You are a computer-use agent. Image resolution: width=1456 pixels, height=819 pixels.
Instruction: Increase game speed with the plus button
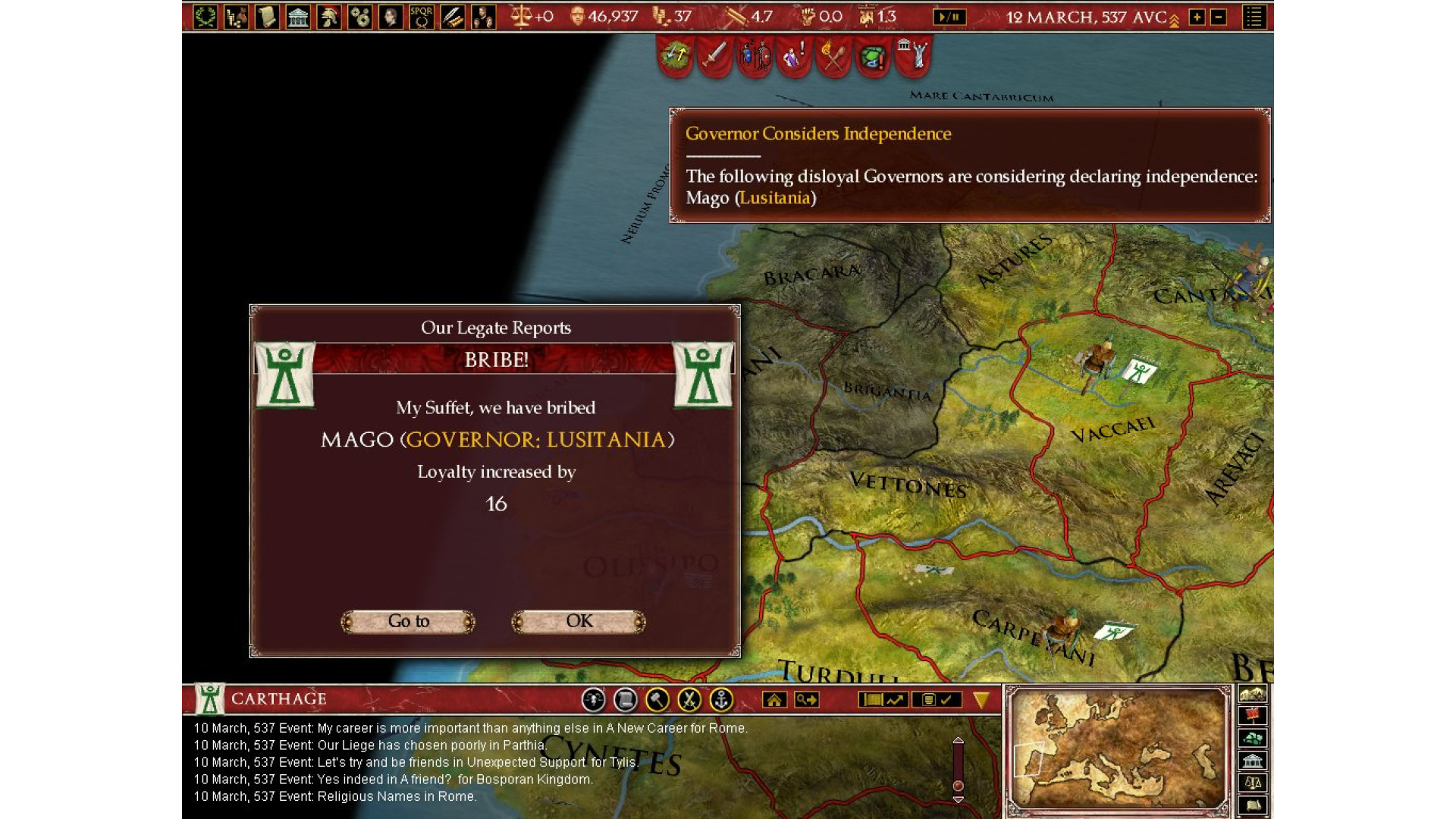click(x=1197, y=17)
